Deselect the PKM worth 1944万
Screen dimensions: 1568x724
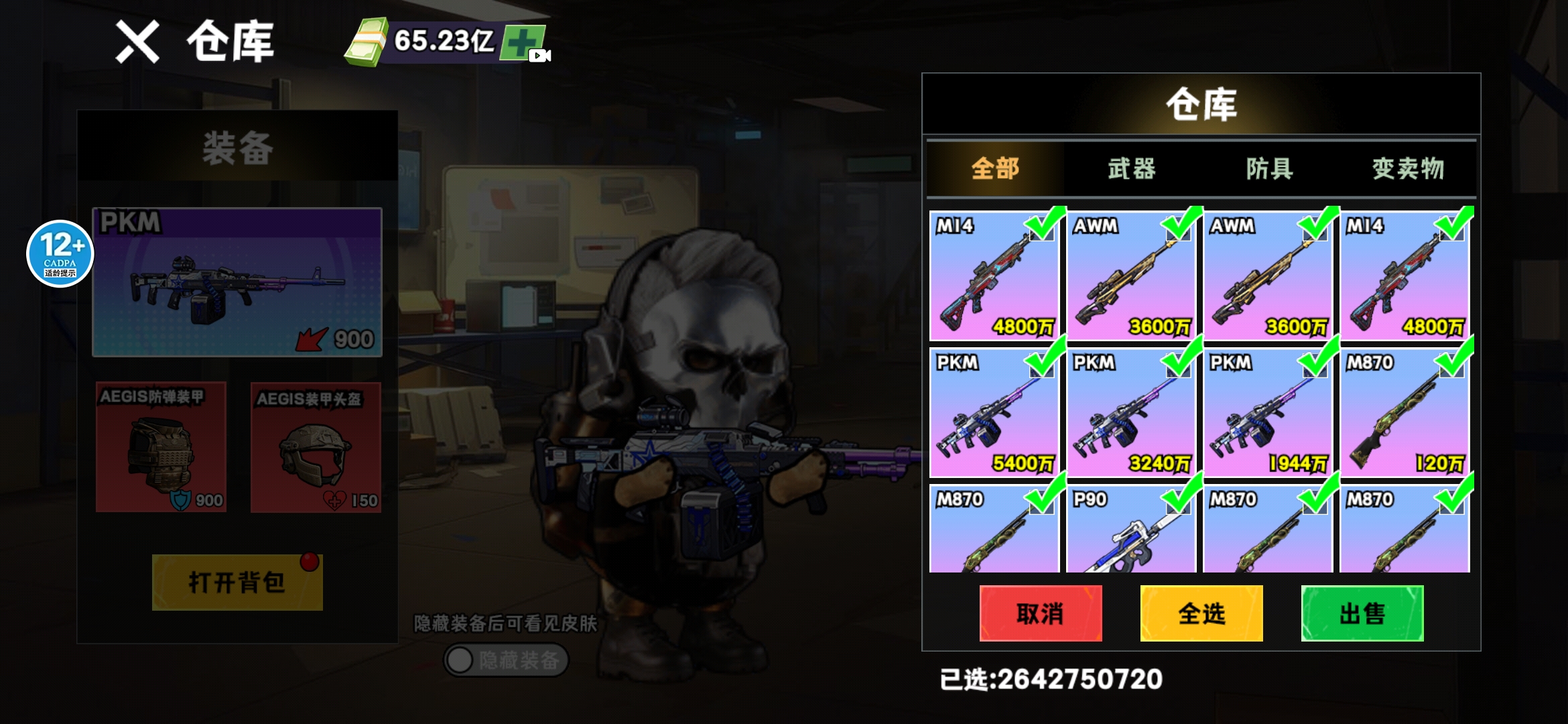point(1268,412)
